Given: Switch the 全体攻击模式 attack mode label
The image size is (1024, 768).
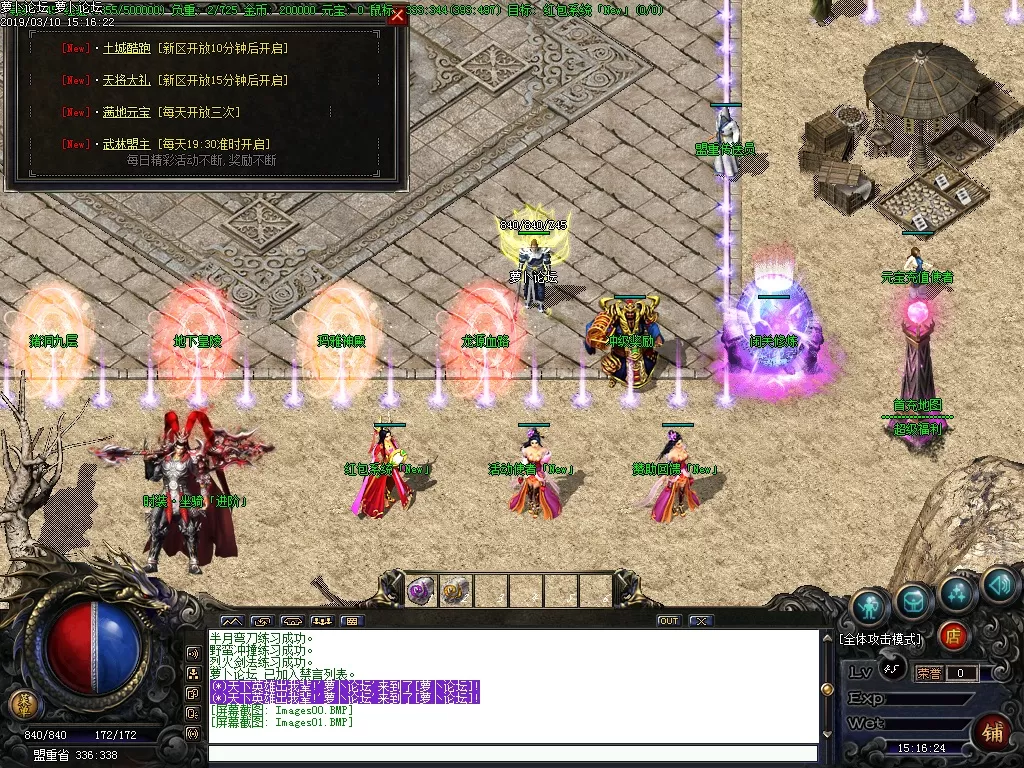Looking at the screenshot, I should (x=881, y=639).
